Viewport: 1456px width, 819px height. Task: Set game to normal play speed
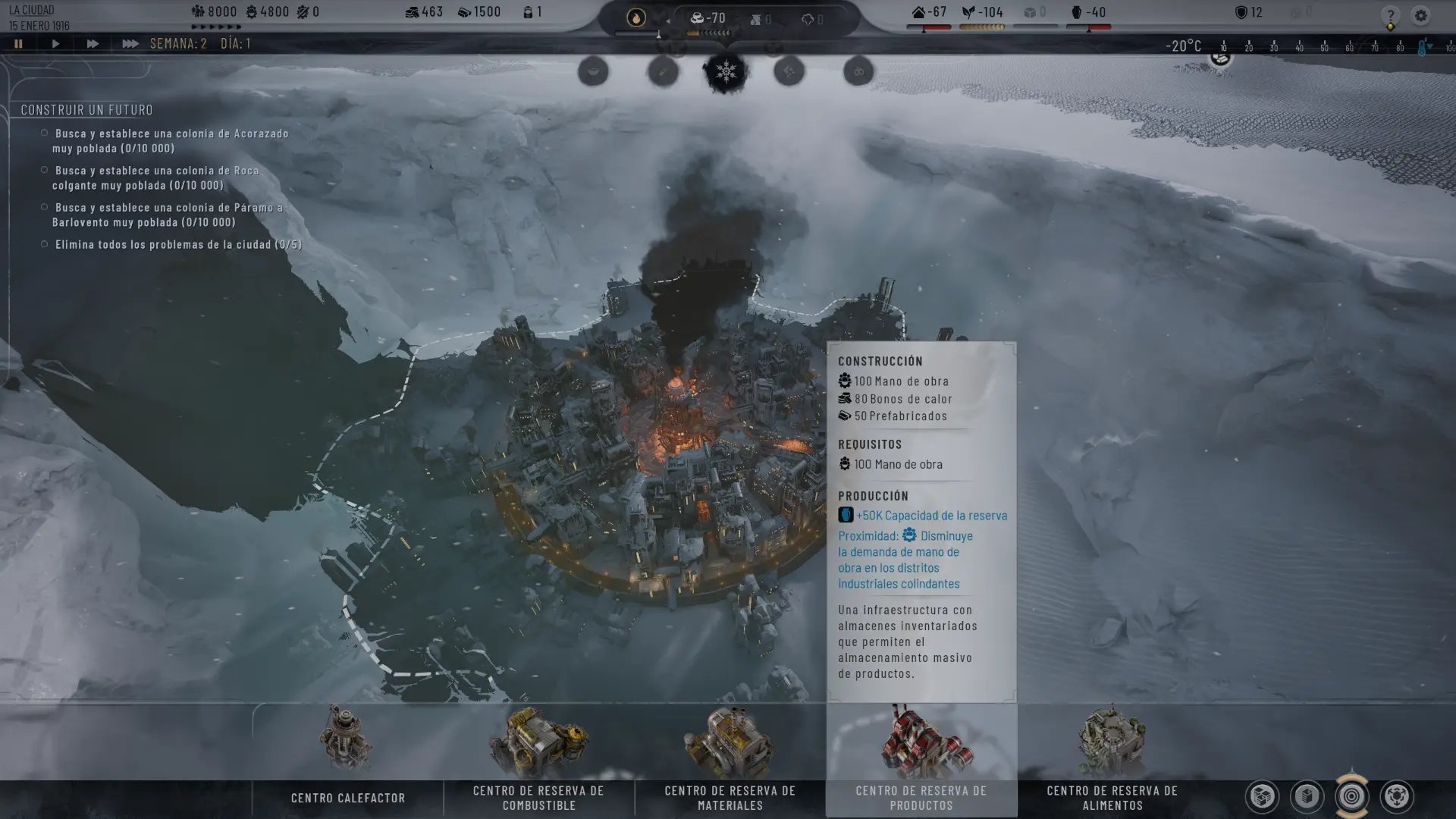click(55, 44)
